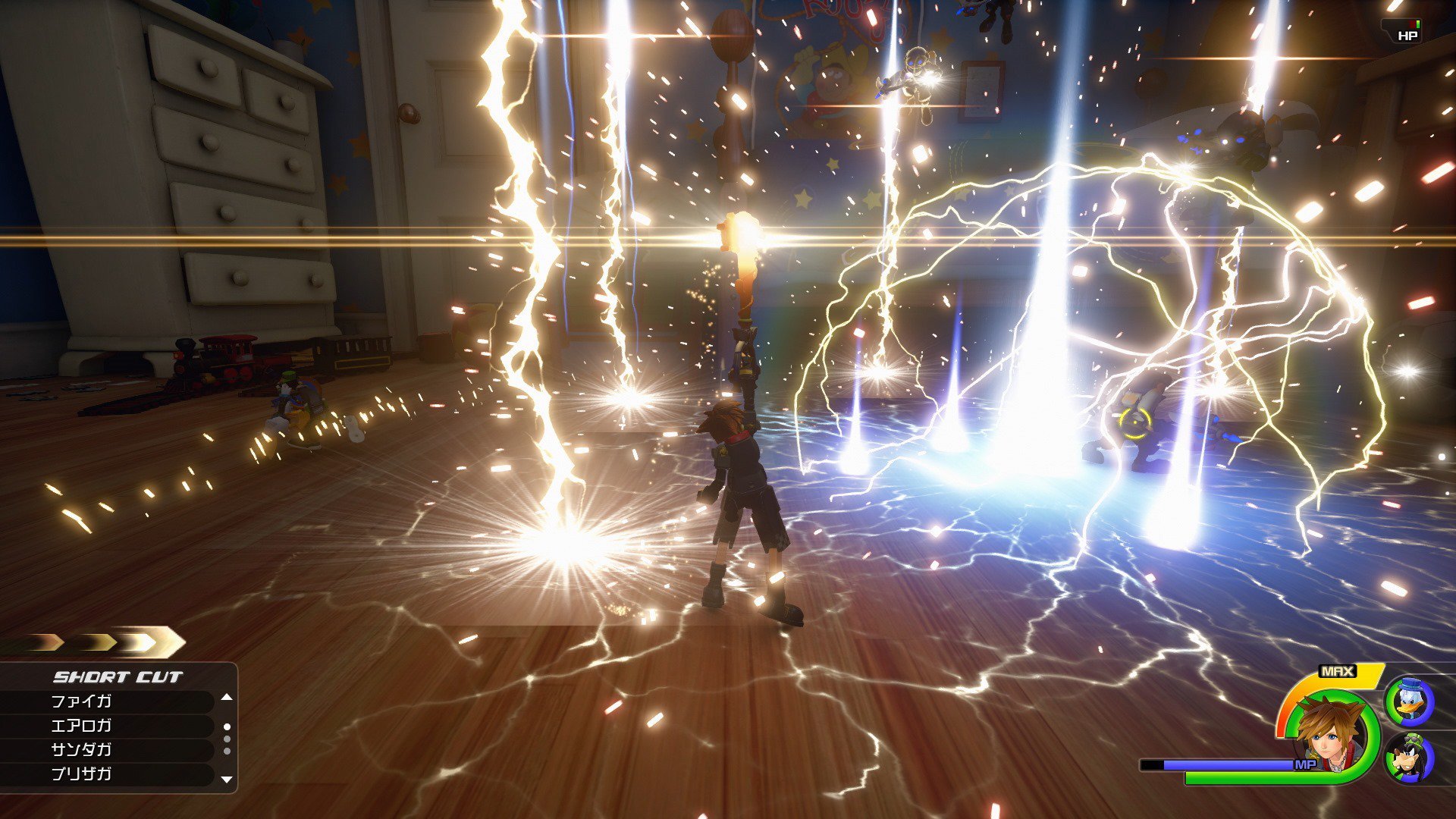Image resolution: width=1456 pixels, height=819 pixels.
Task: Select Goofy's party portrait
Action: click(x=1410, y=758)
